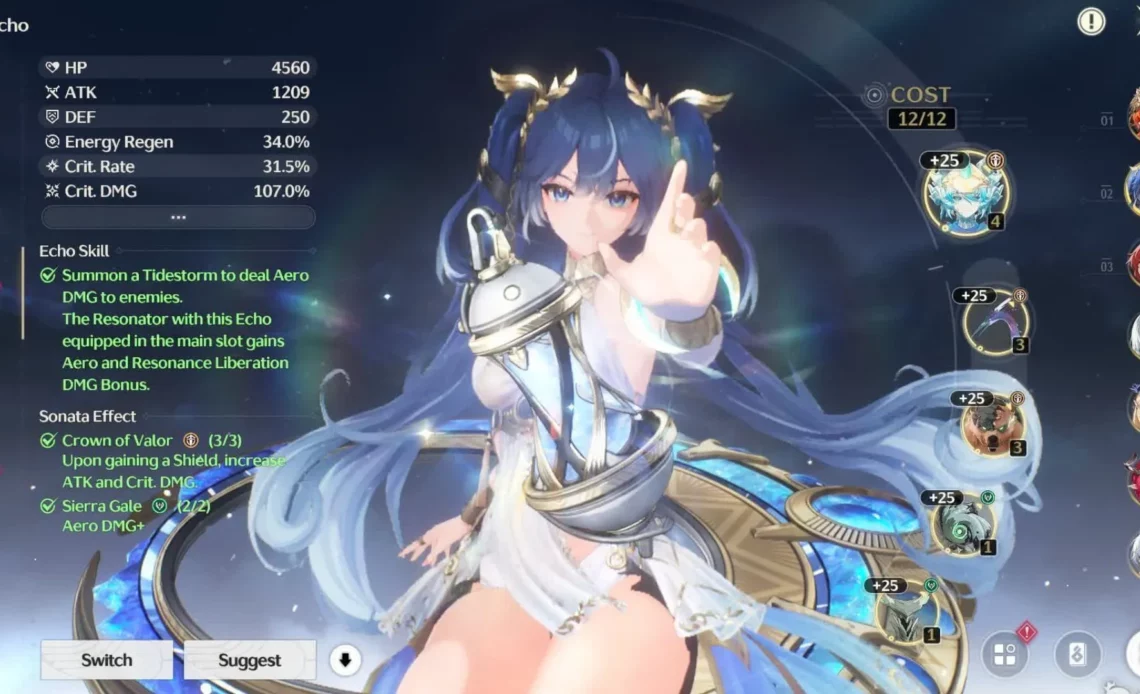Open the info exclamation icon
The height and width of the screenshot is (694, 1140).
coord(1091,21)
